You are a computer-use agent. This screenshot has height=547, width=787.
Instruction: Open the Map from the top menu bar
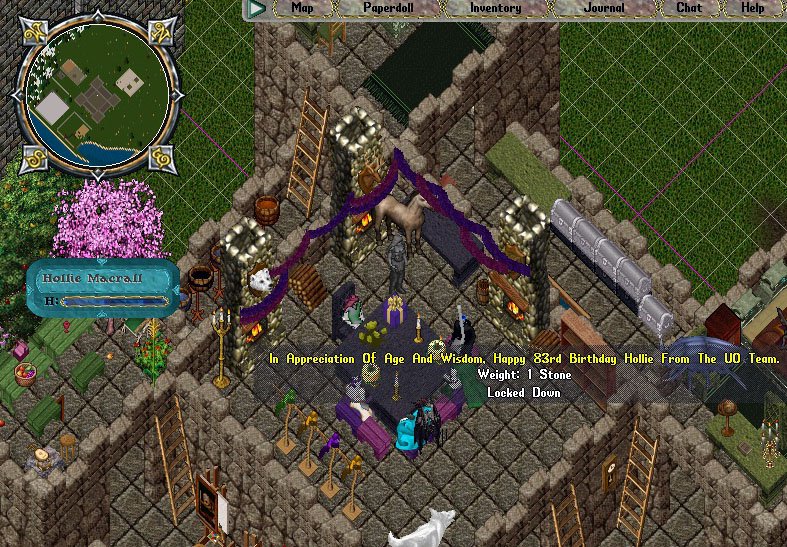pos(302,8)
